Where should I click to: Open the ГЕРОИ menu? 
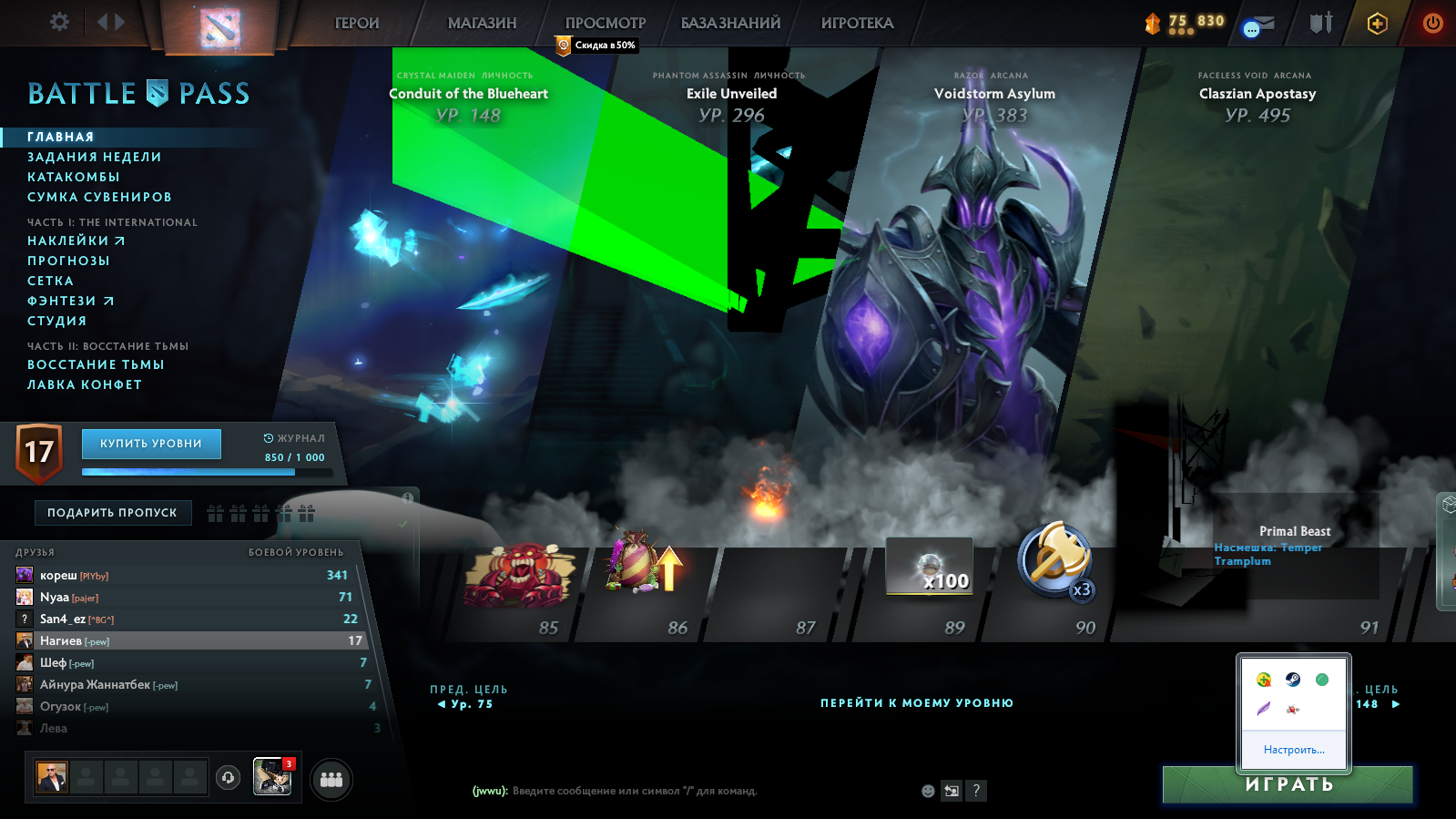[x=355, y=24]
